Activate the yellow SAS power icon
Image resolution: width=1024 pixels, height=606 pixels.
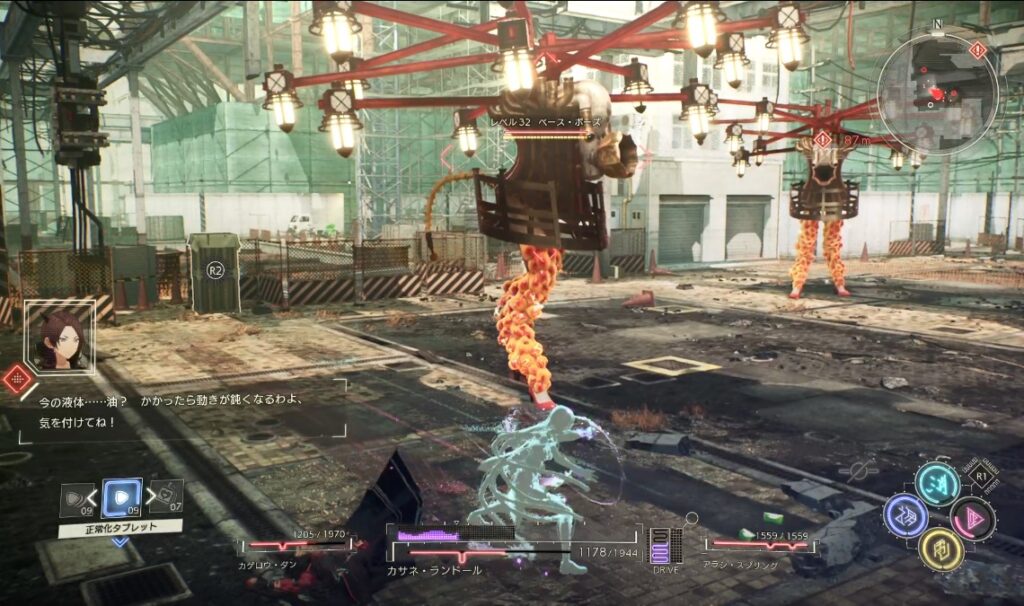(940, 549)
